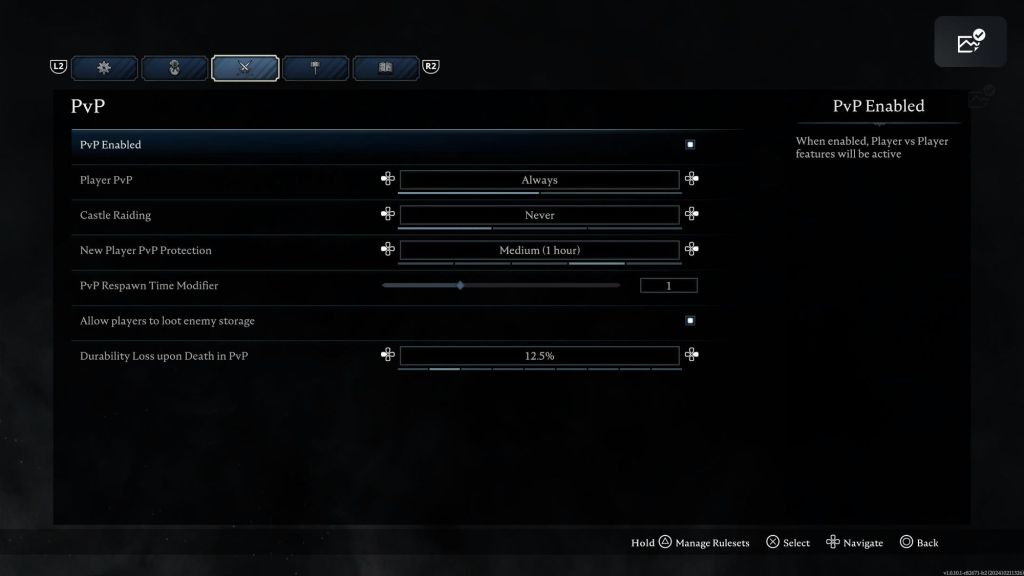Toggle the PvP Enabled checkbox

pyautogui.click(x=690, y=145)
